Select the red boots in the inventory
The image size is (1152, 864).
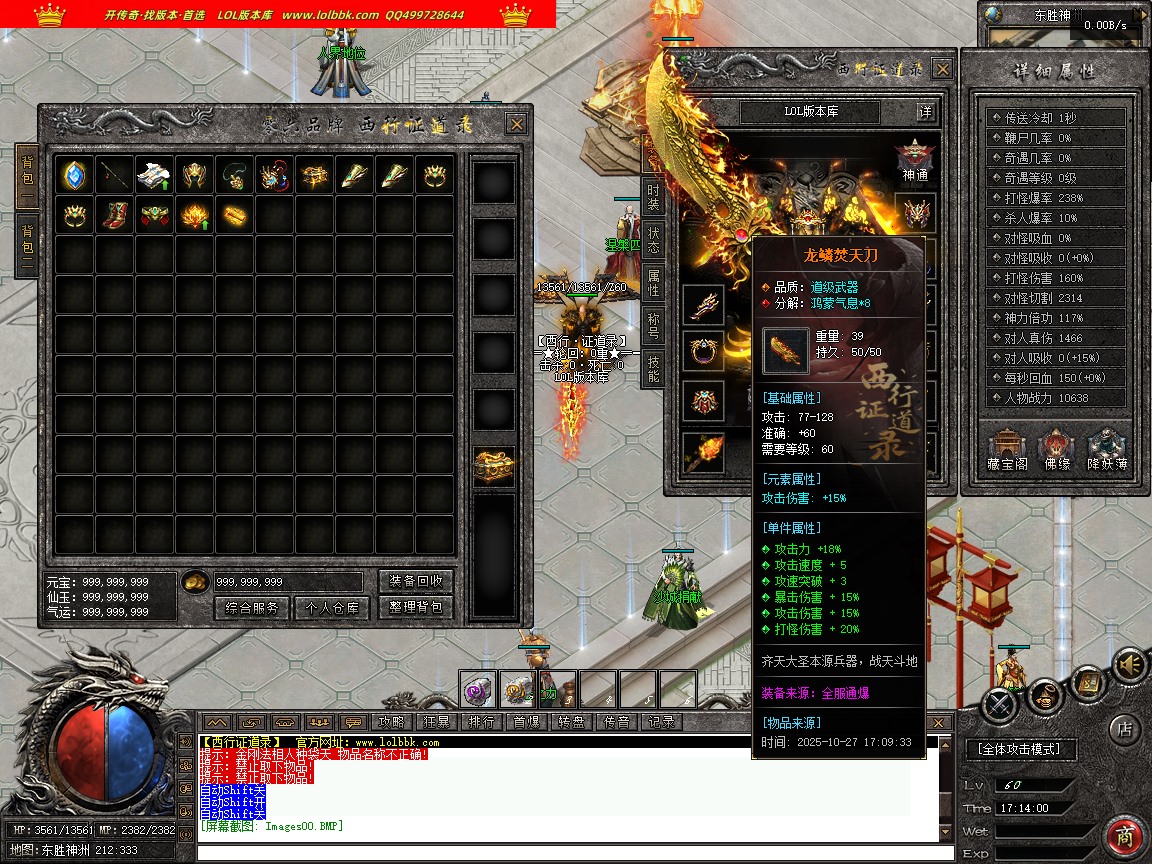click(115, 215)
